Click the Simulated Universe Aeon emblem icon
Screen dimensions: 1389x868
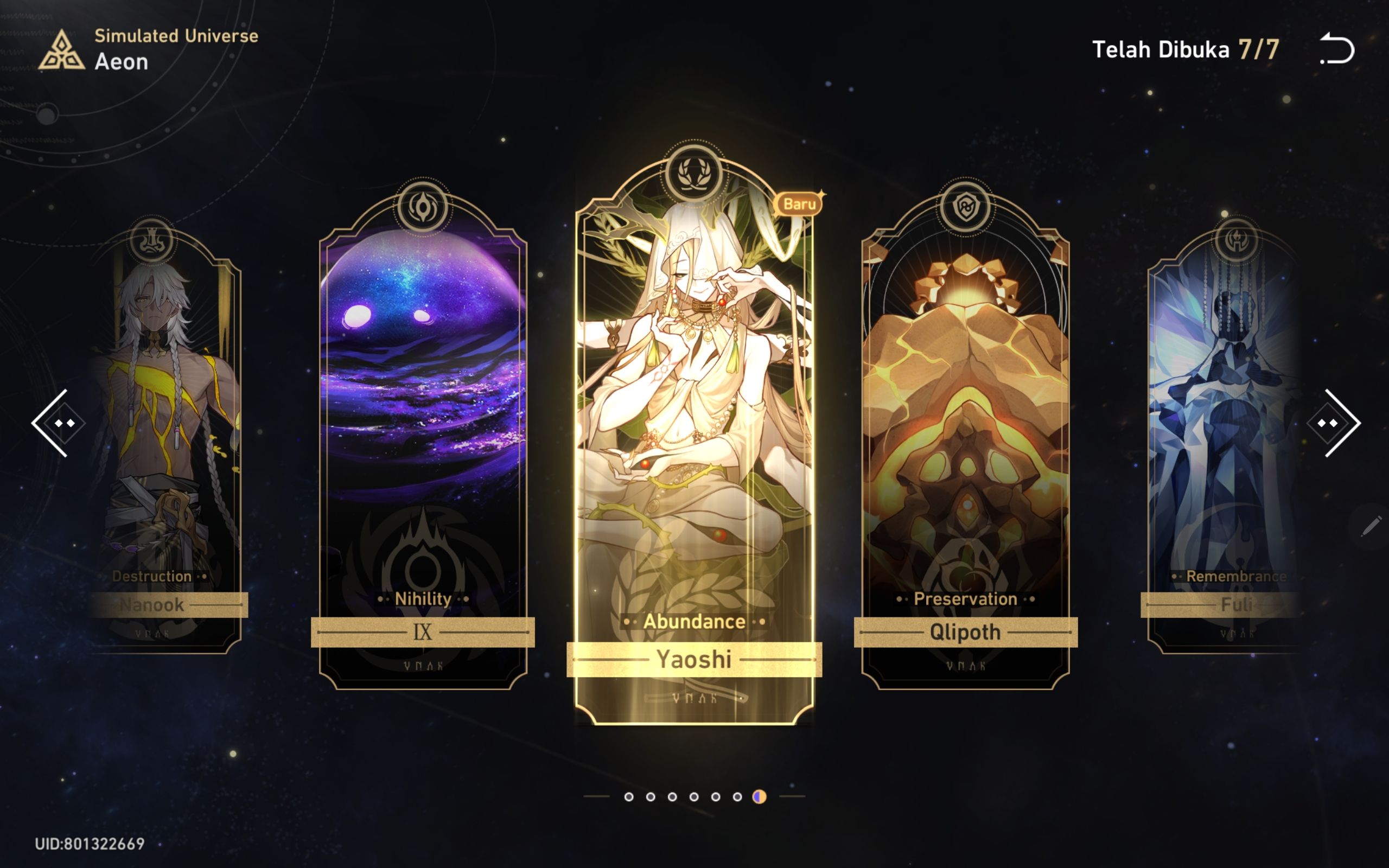tap(63, 52)
